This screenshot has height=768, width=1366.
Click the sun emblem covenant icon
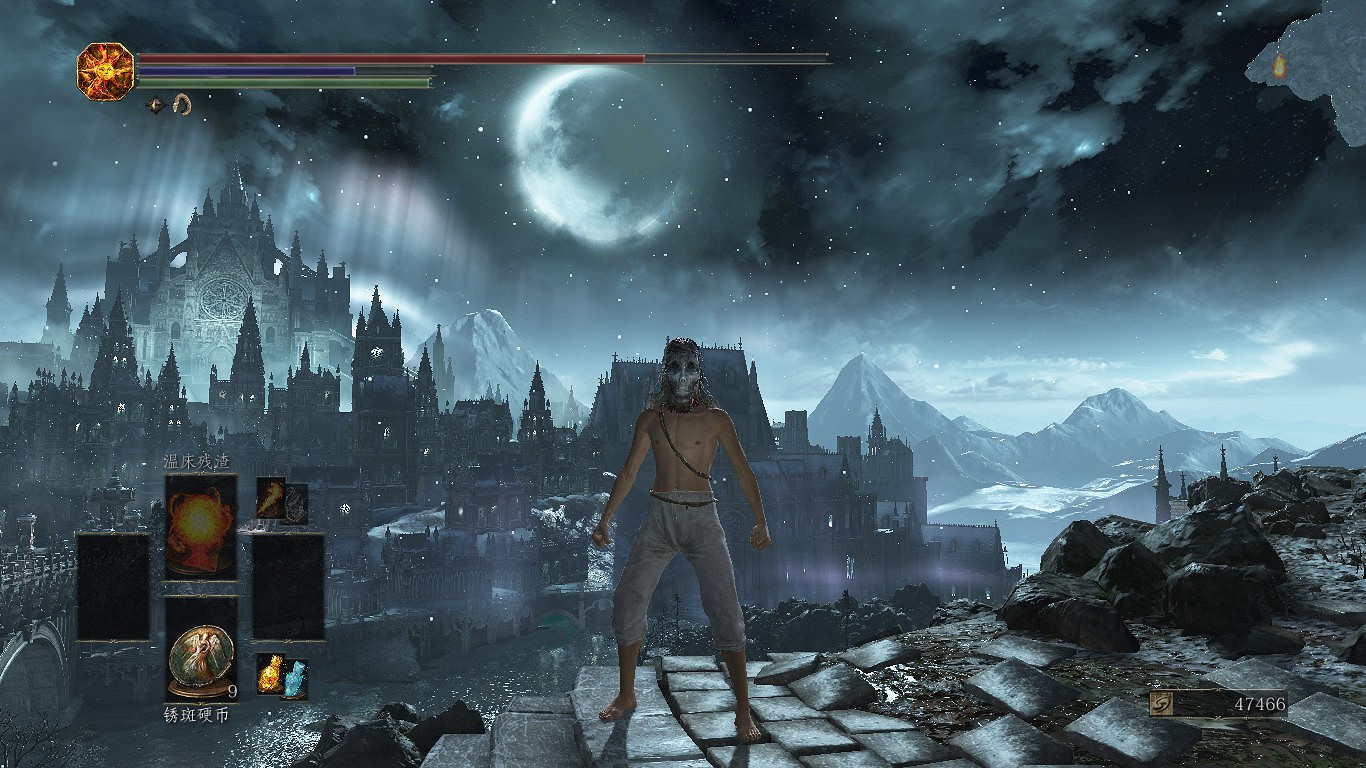coord(105,71)
